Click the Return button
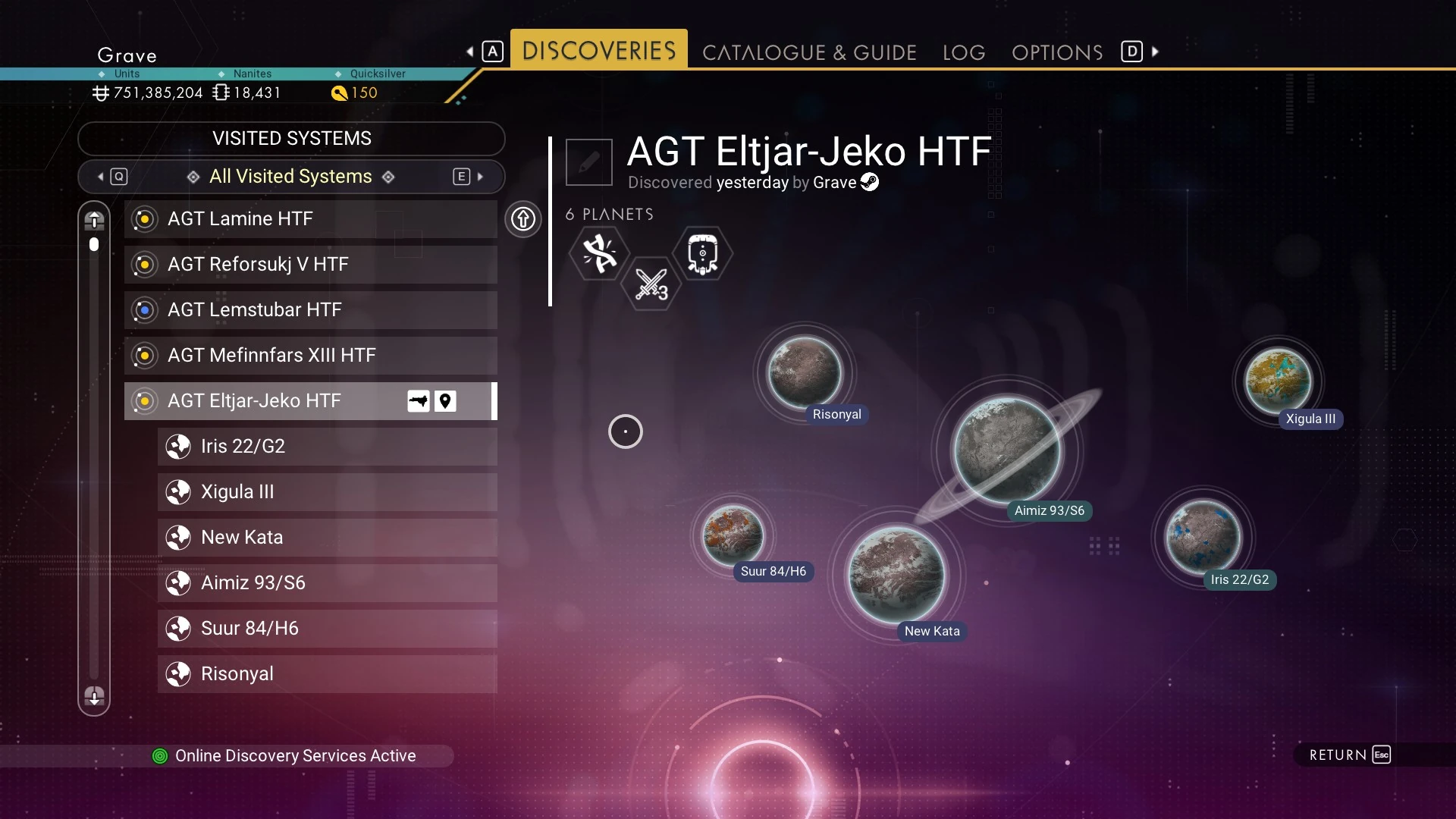This screenshot has width=1456, height=819. coord(1350,755)
